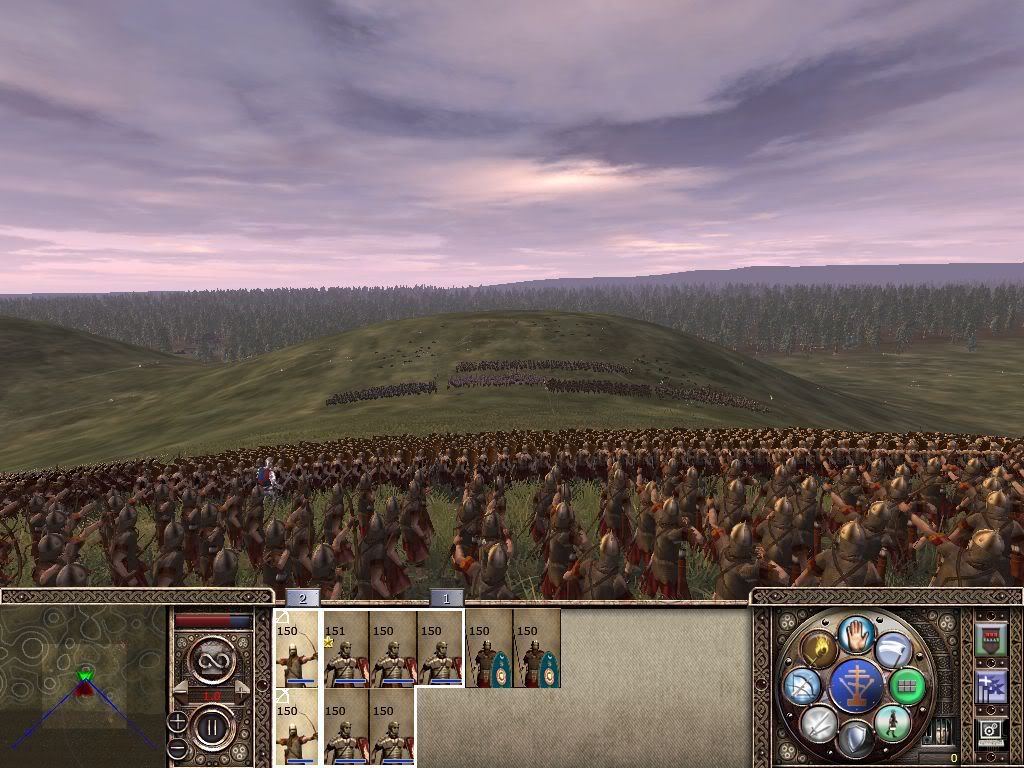This screenshot has width=1024, height=768.
Task: Decrease the battle speed with left arrow
Action: 179,690
